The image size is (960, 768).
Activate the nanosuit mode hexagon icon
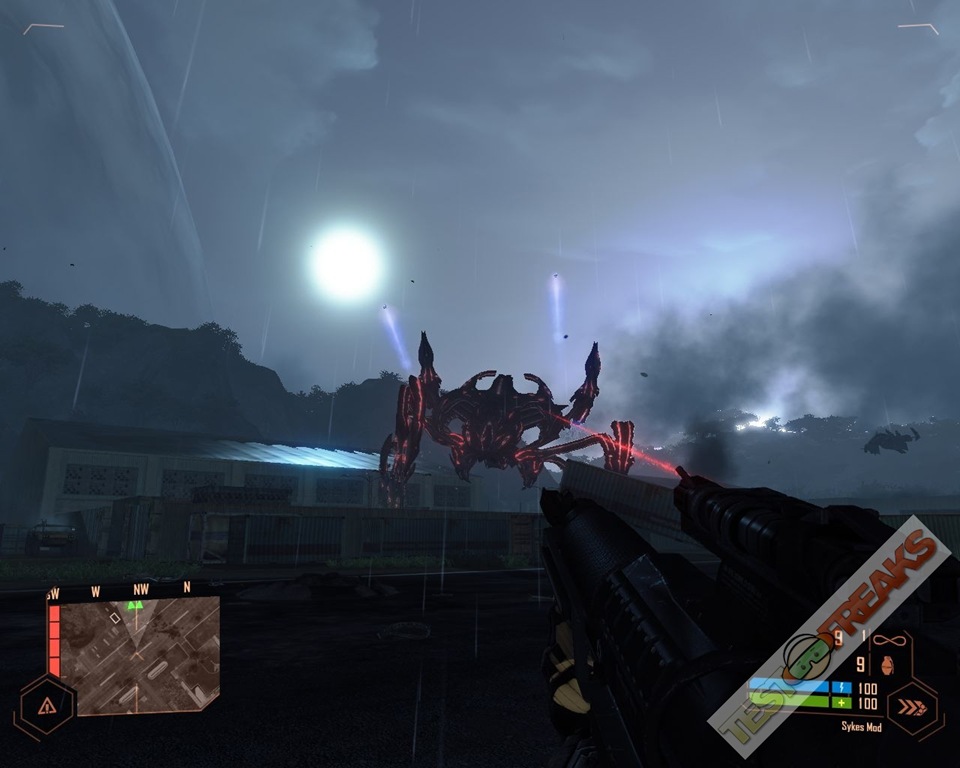(913, 708)
